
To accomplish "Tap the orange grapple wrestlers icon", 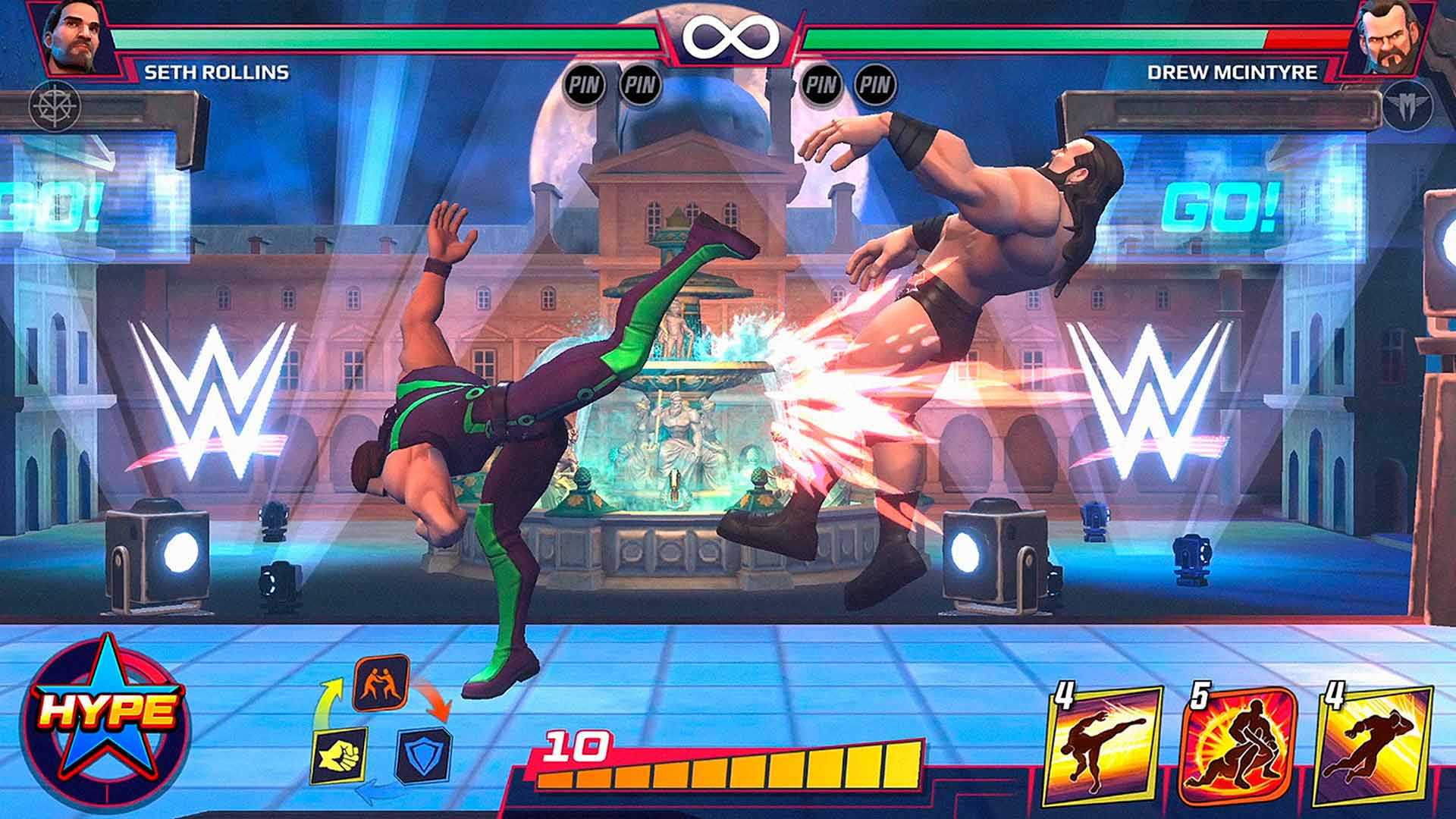I will click(381, 682).
